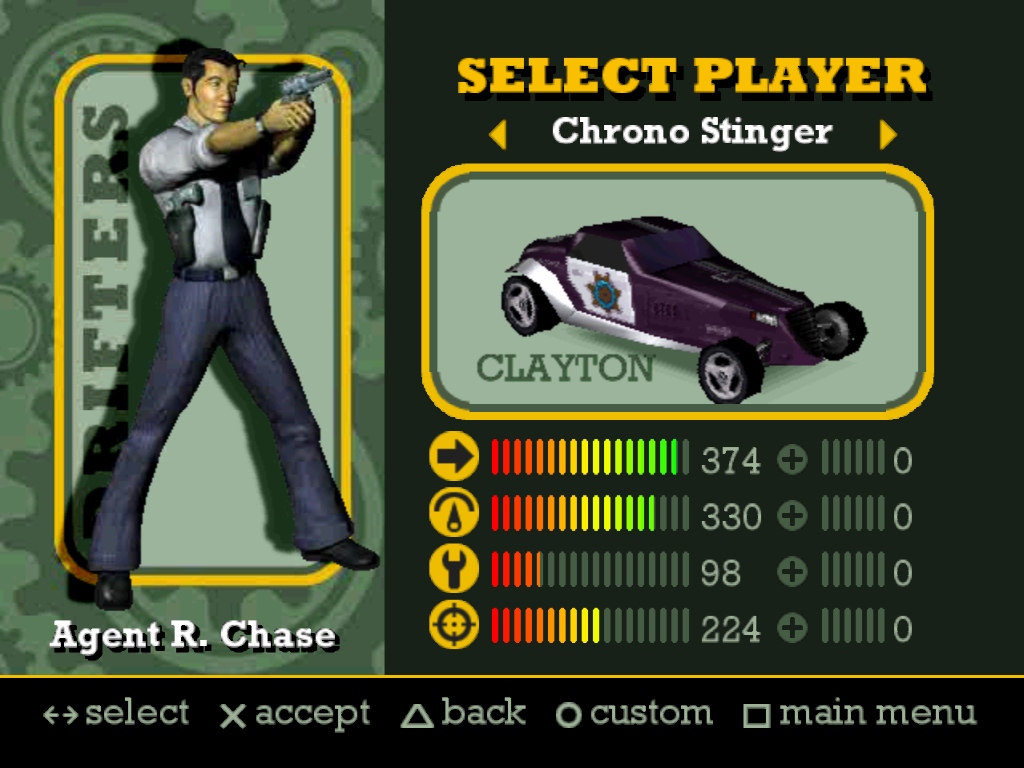Select the Clayton police car thumbnail
This screenshot has height=768, width=1024.
(x=678, y=292)
